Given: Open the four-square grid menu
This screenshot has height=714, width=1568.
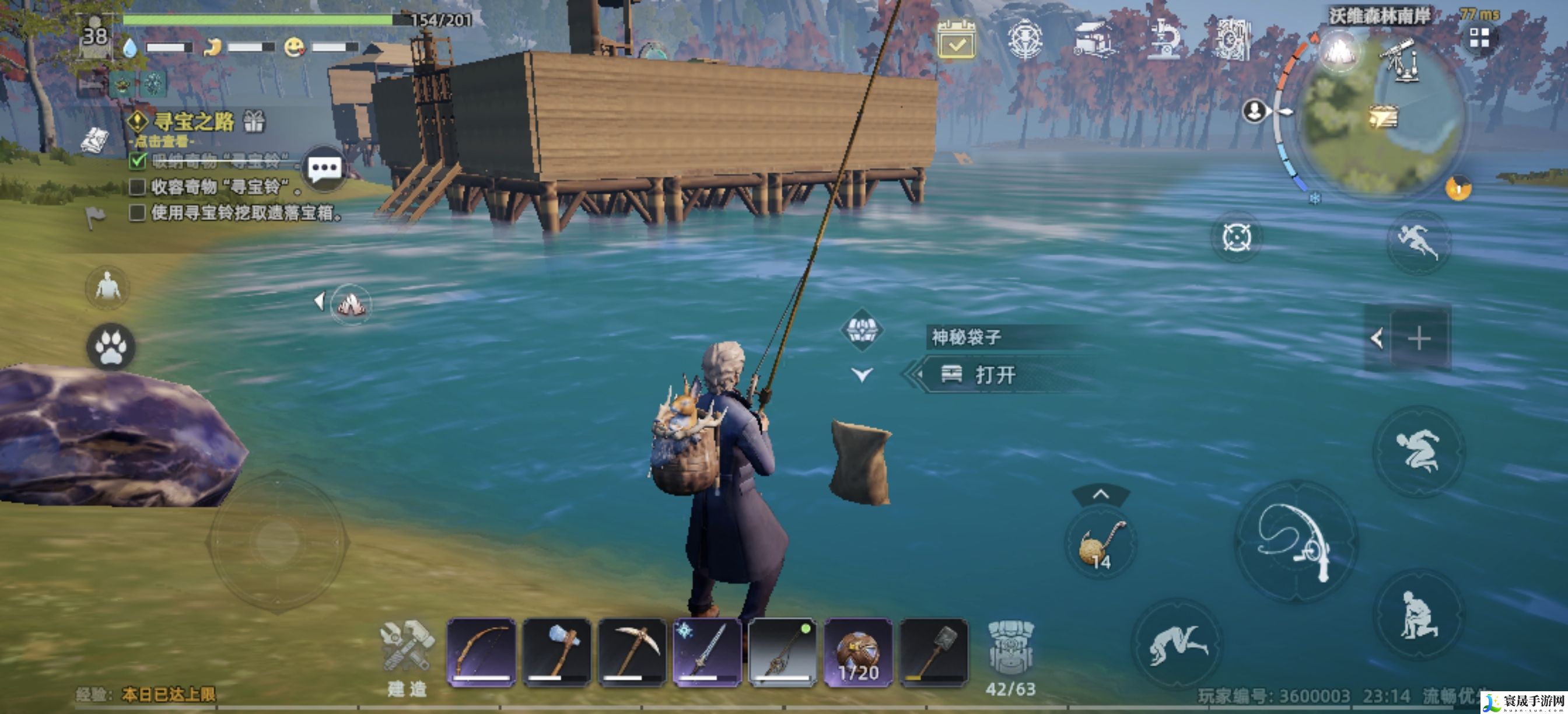Looking at the screenshot, I should point(1479,38).
